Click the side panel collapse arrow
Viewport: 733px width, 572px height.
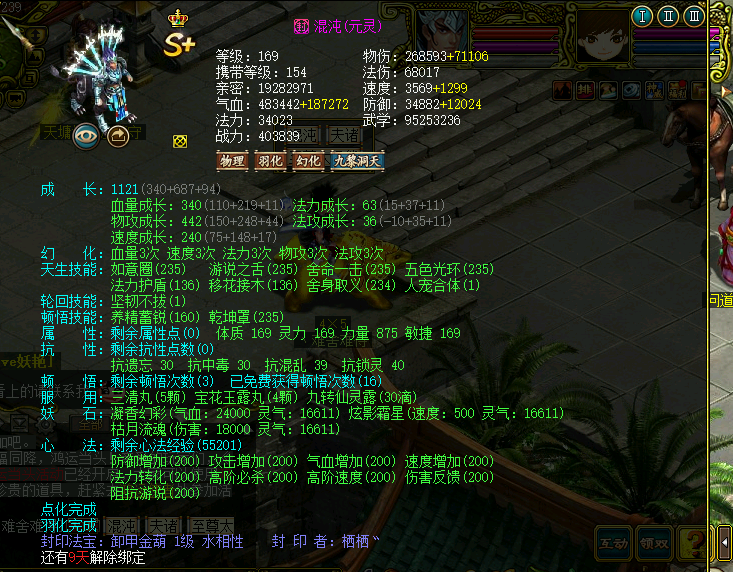coord(725,542)
